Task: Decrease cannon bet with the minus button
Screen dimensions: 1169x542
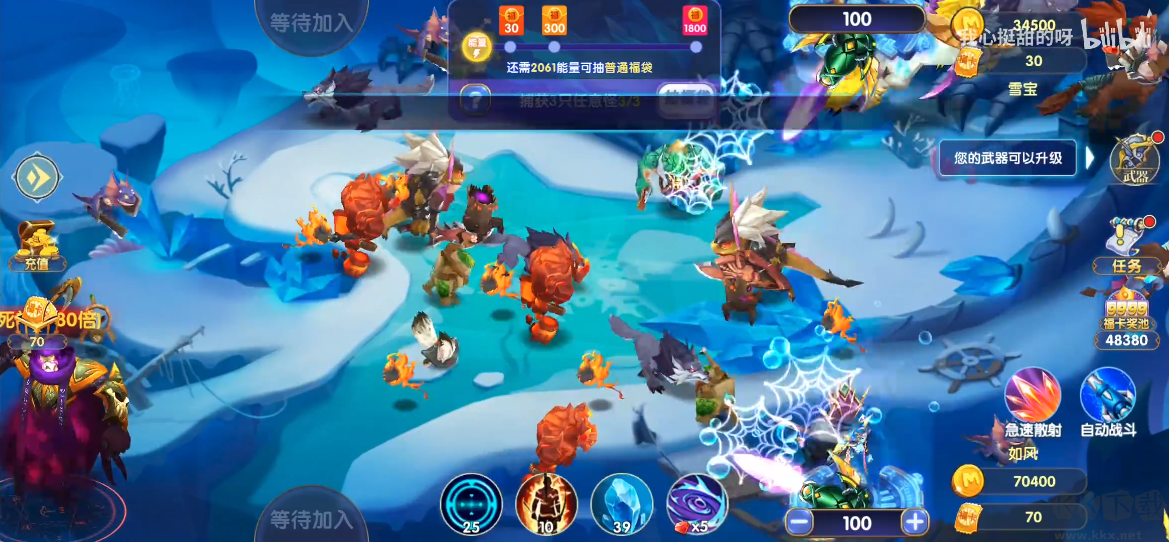Action: click(x=798, y=522)
